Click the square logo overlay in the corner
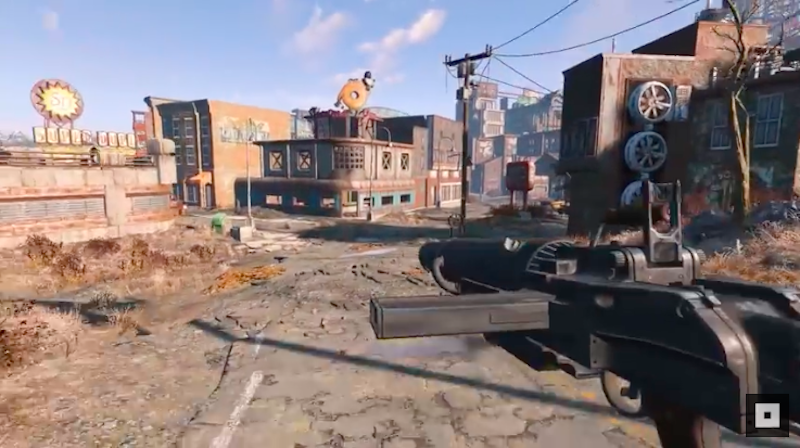This screenshot has width=800, height=448. pos(766,414)
